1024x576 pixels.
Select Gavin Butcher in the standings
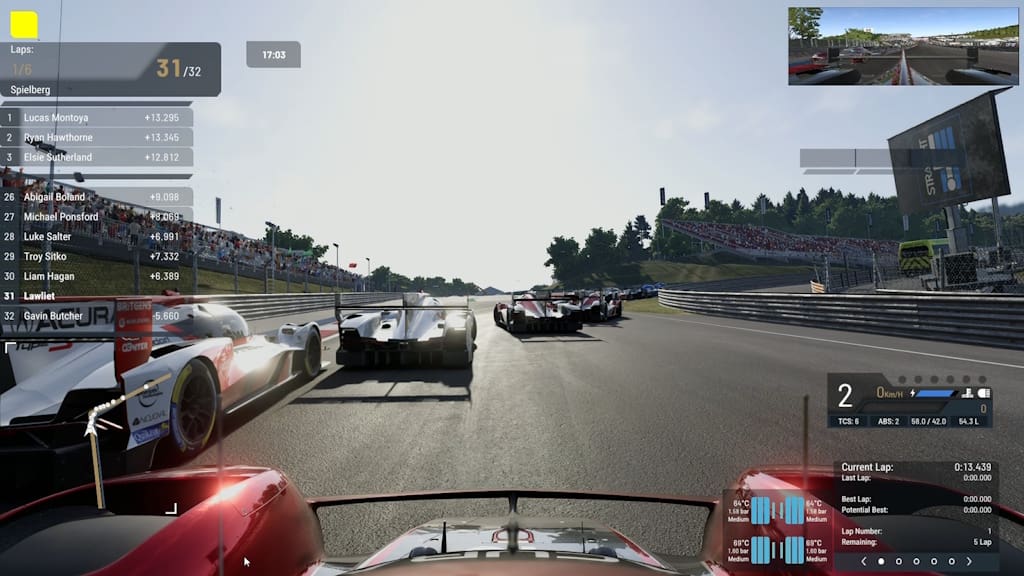point(97,316)
